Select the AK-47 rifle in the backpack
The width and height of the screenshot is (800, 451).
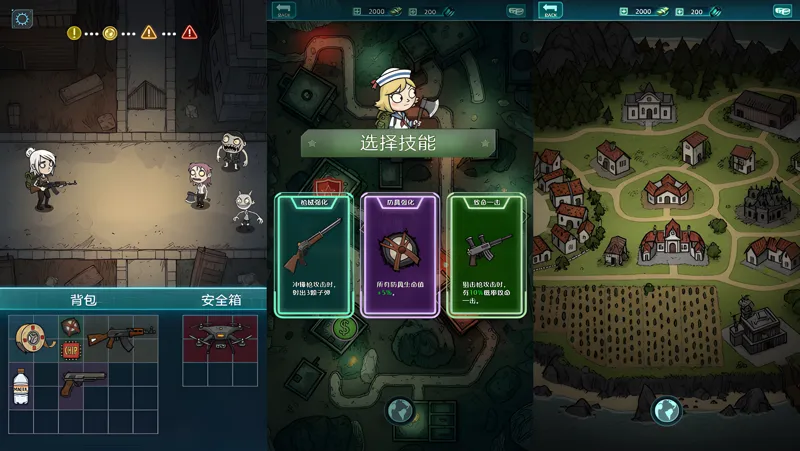(121, 336)
